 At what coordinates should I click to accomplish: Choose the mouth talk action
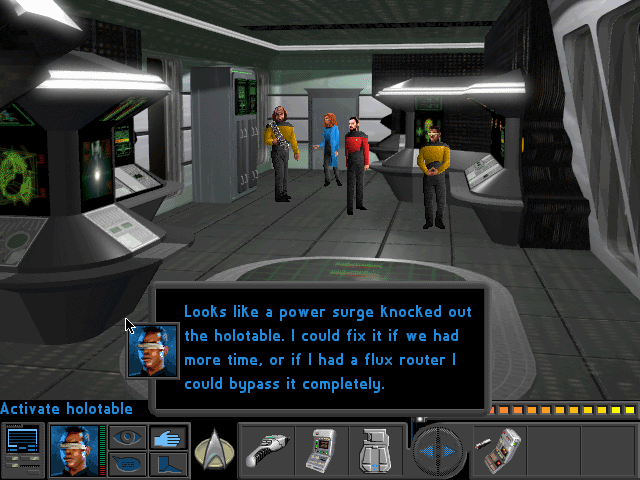(127, 463)
